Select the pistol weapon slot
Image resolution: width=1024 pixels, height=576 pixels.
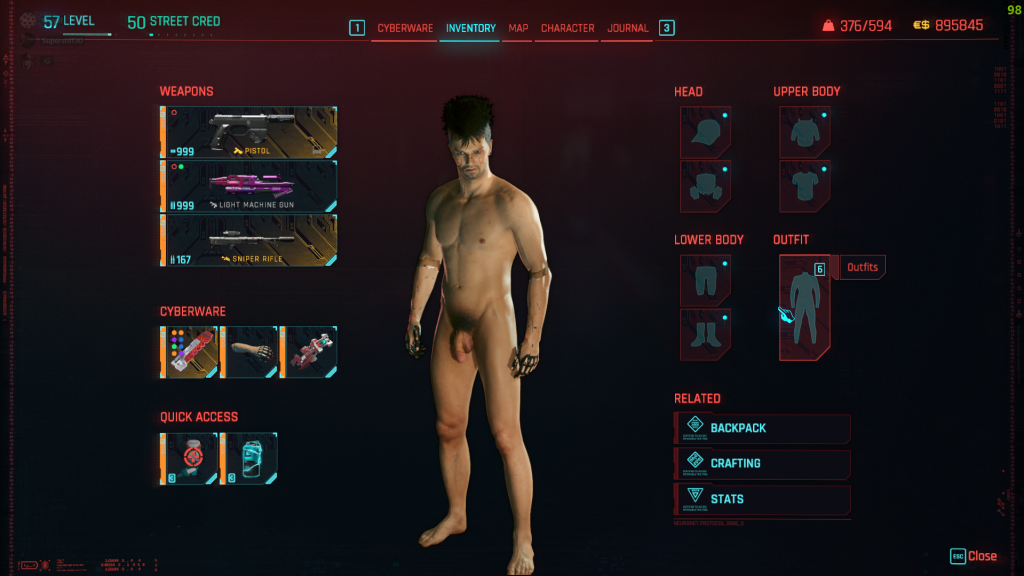point(249,132)
